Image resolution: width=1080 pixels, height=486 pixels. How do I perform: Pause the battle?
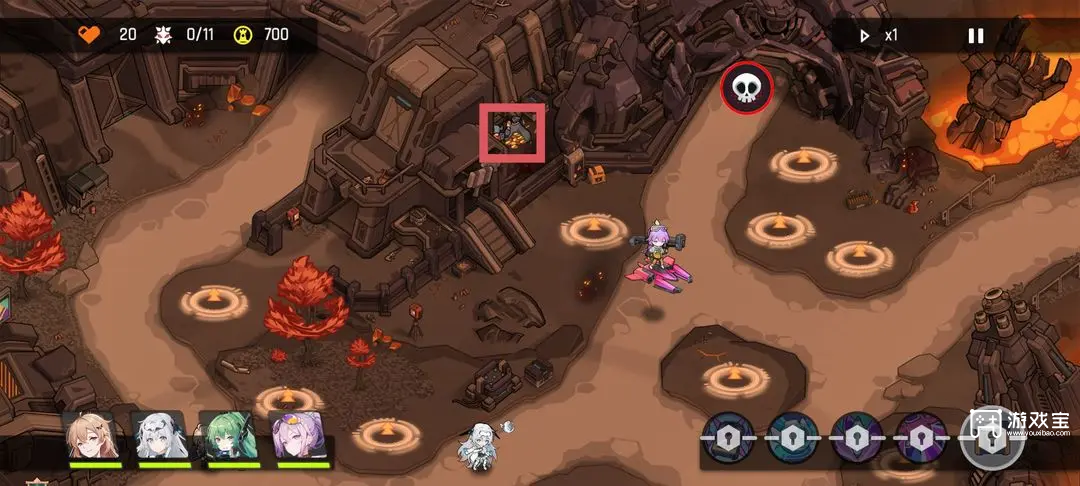[x=975, y=36]
